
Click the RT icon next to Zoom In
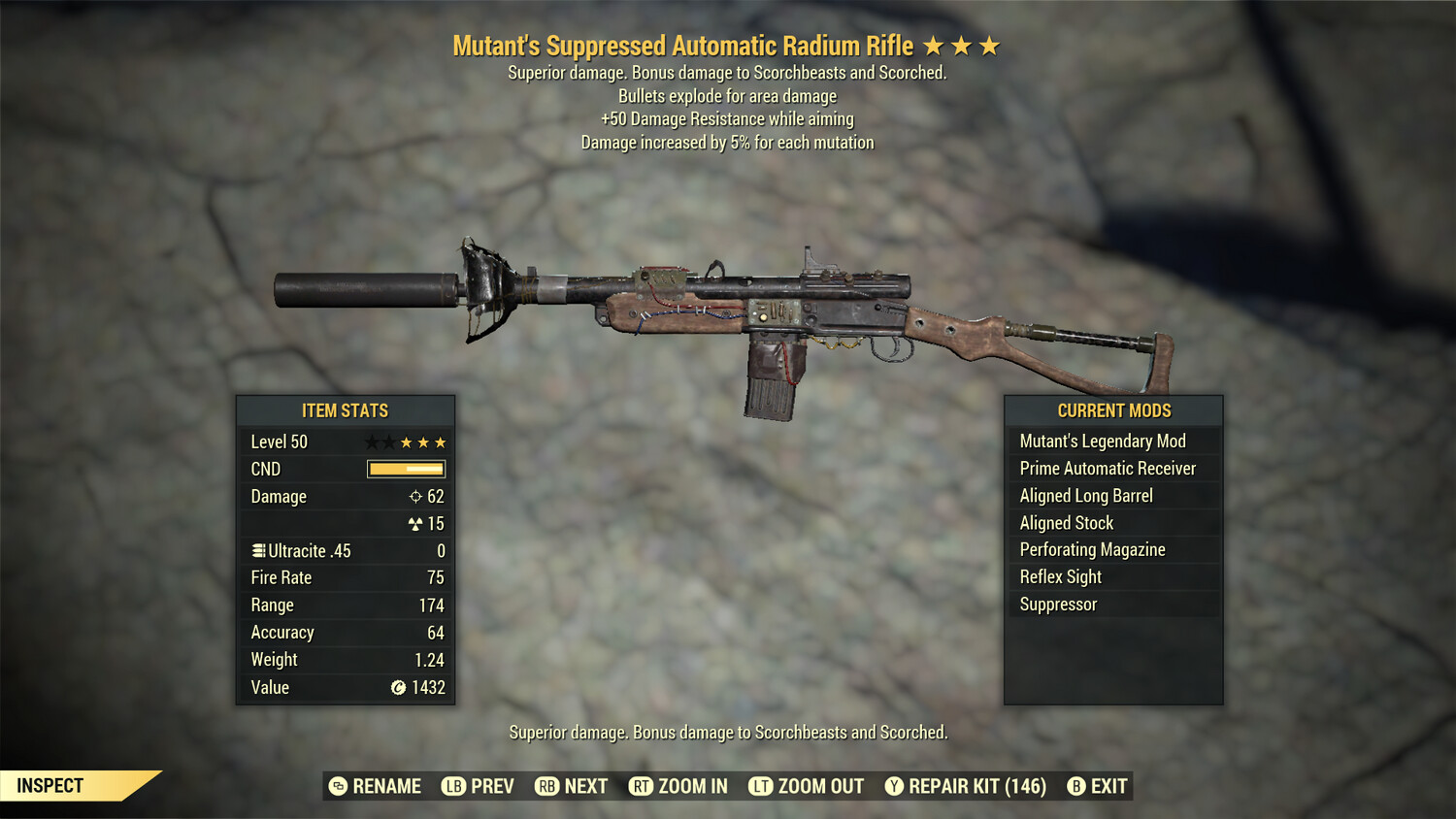click(642, 786)
